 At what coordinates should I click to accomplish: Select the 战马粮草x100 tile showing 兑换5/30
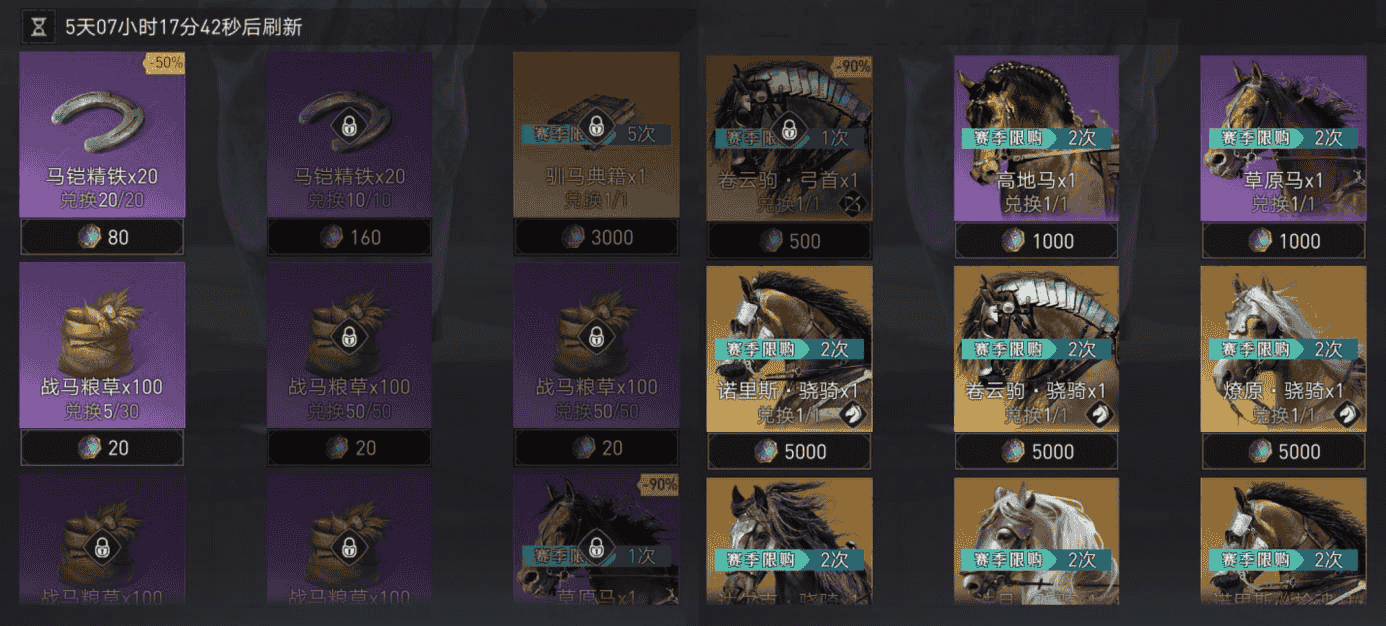point(102,345)
